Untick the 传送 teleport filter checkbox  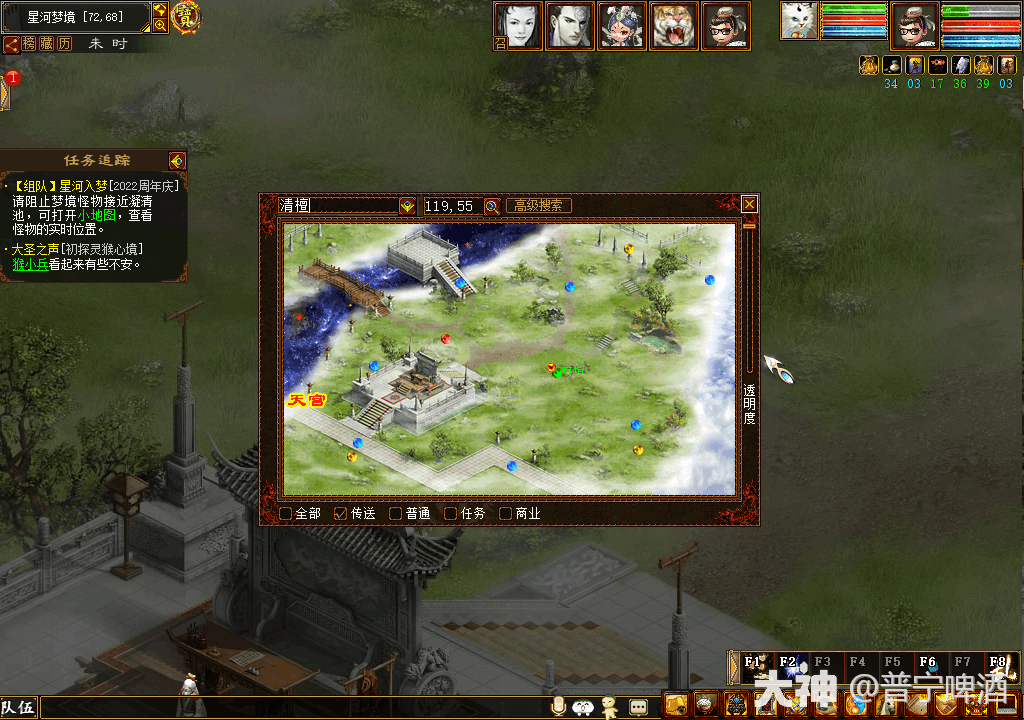click(340, 514)
